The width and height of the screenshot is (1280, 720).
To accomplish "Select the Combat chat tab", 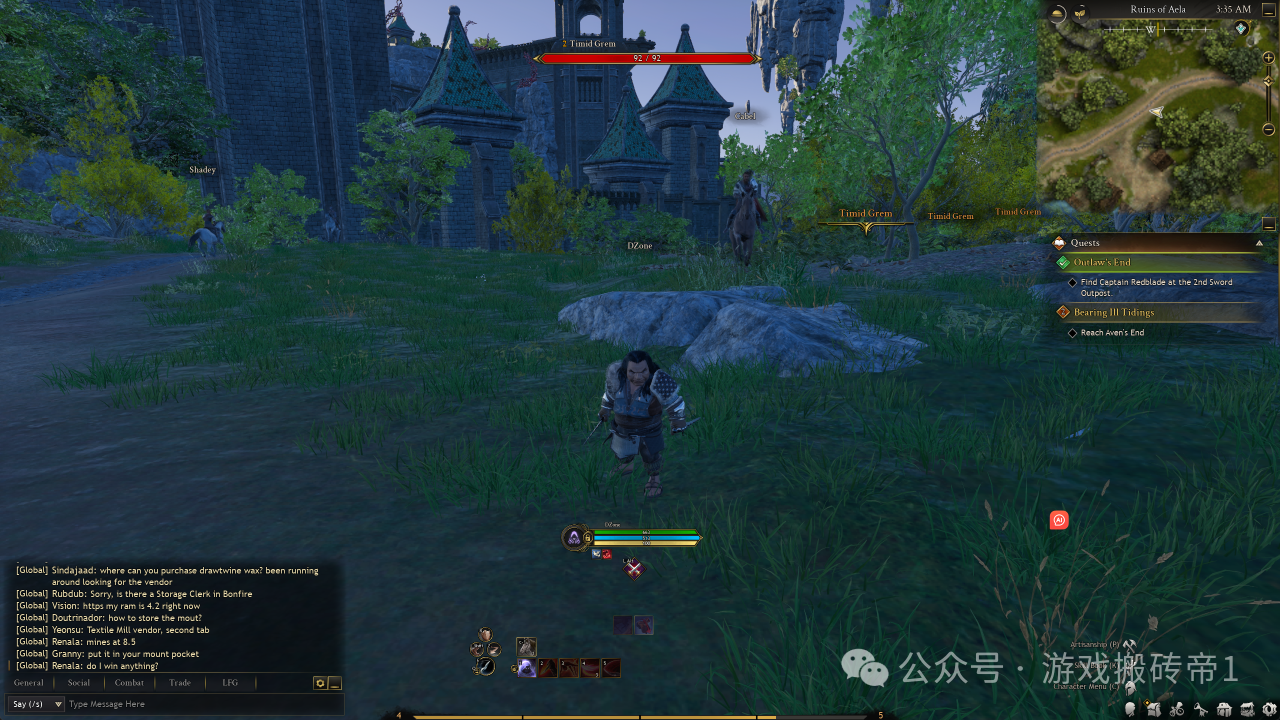I will pos(129,683).
